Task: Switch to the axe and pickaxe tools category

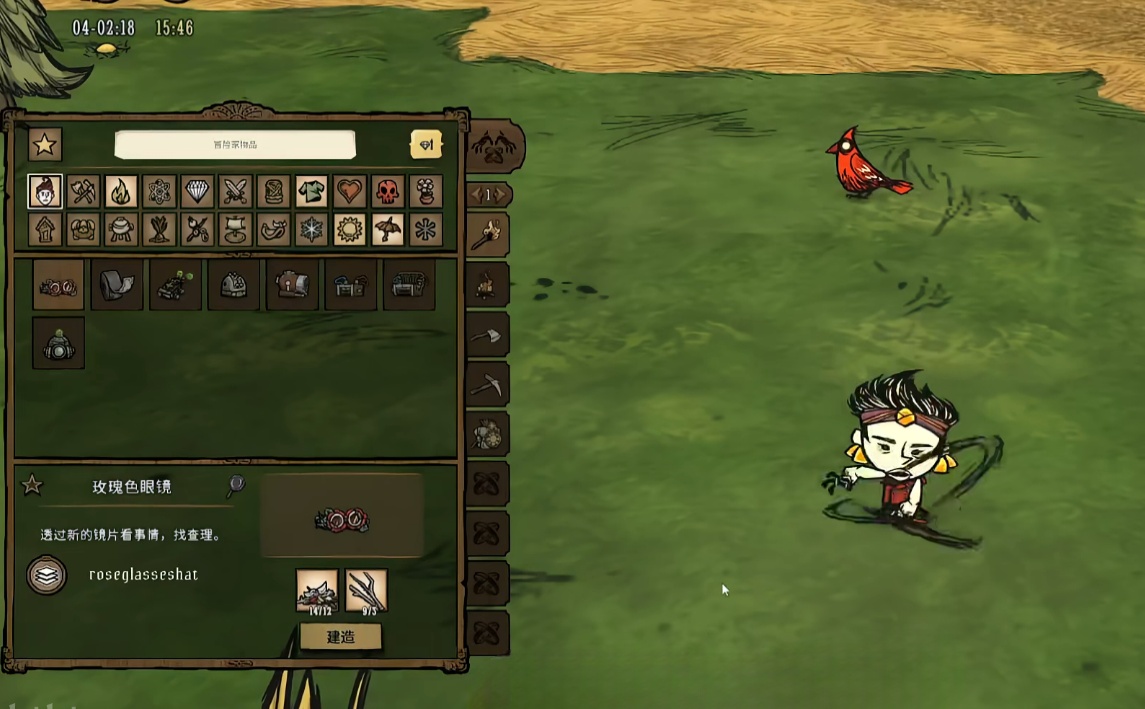Action: 83,191
